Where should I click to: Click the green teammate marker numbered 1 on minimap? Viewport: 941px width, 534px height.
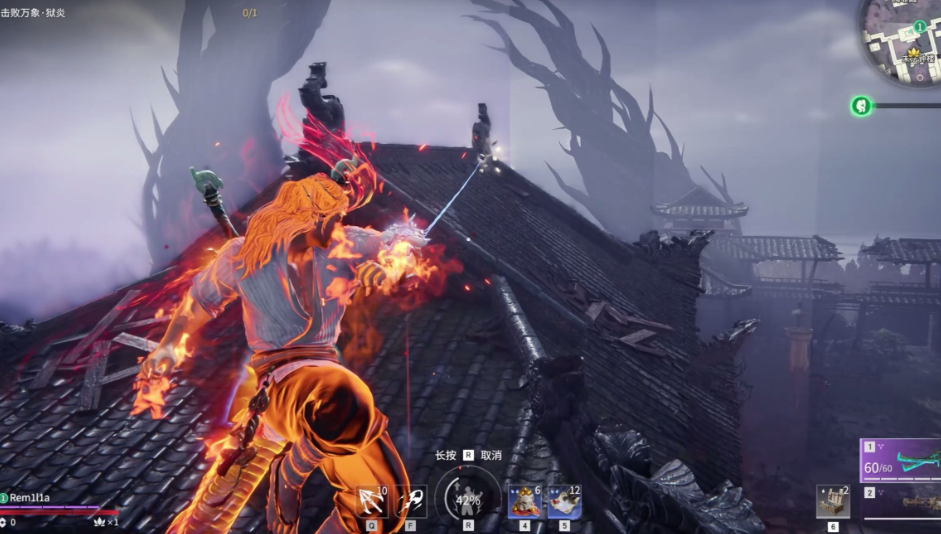[x=919, y=27]
